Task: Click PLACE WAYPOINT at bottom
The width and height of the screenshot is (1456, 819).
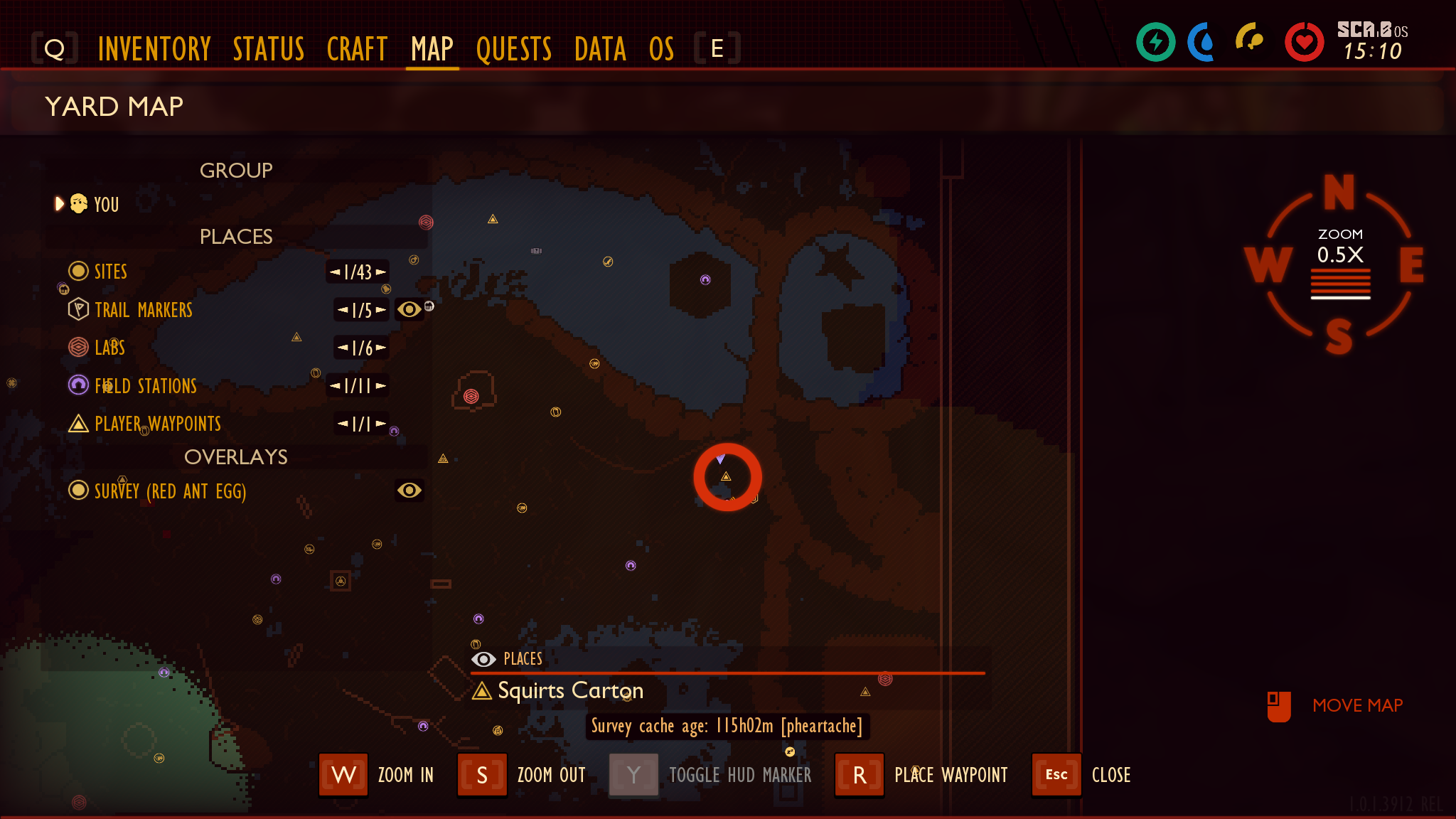Action: tap(951, 775)
